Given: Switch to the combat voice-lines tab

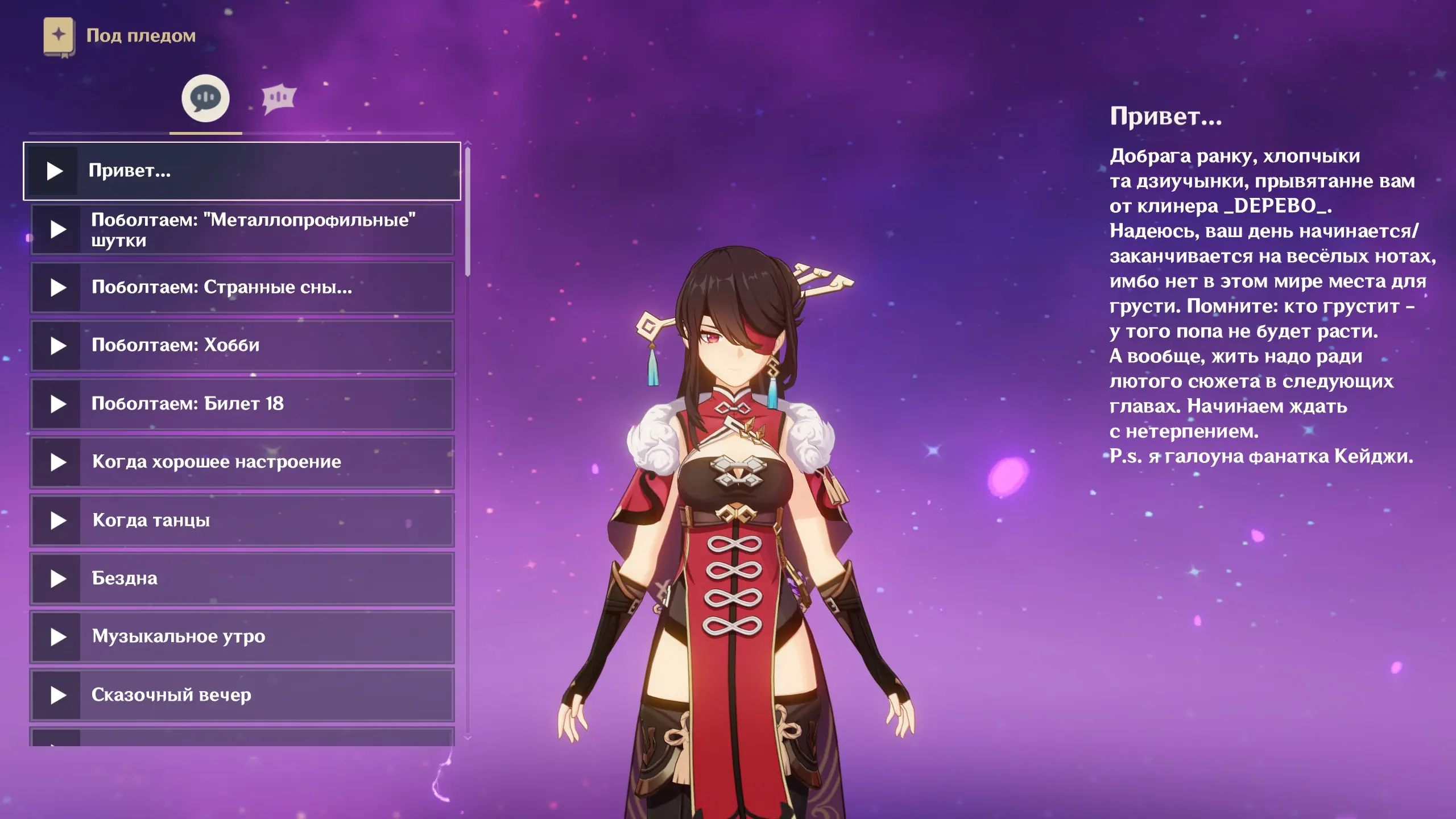Looking at the screenshot, I should tap(279, 98).
